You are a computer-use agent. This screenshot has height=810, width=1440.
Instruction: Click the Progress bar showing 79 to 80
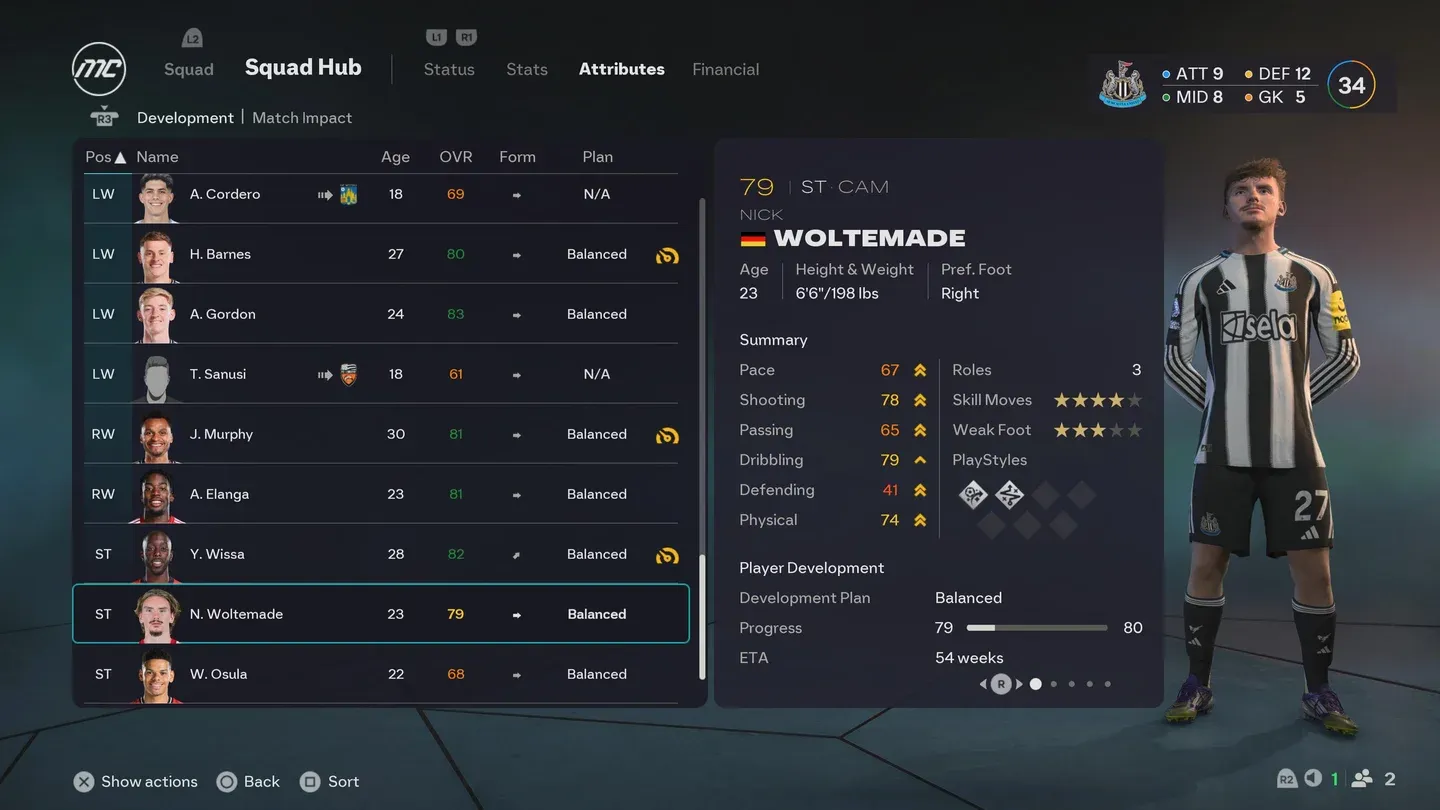(1037, 628)
